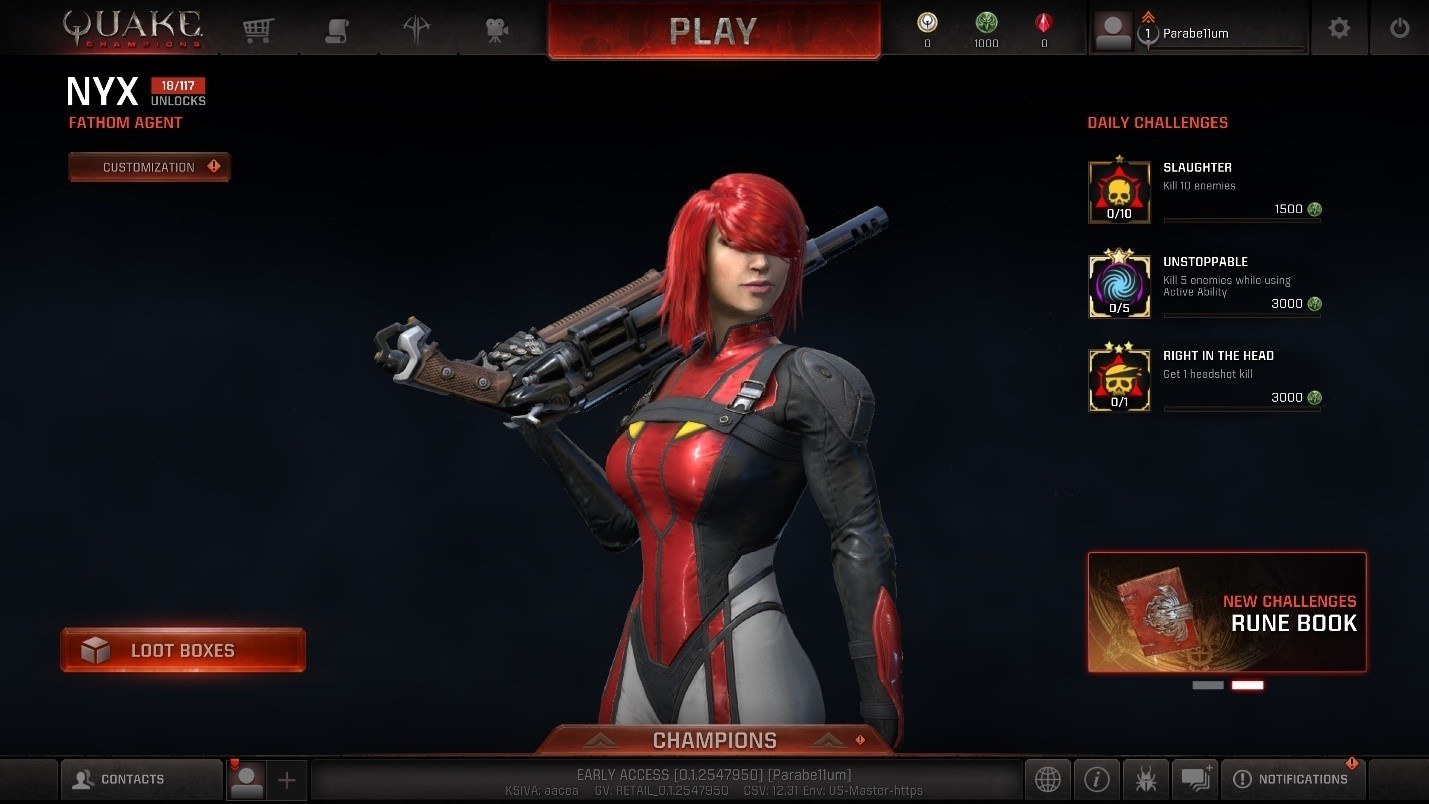Add a party member with plus slot
The image size is (1429, 804).
tap(287, 780)
